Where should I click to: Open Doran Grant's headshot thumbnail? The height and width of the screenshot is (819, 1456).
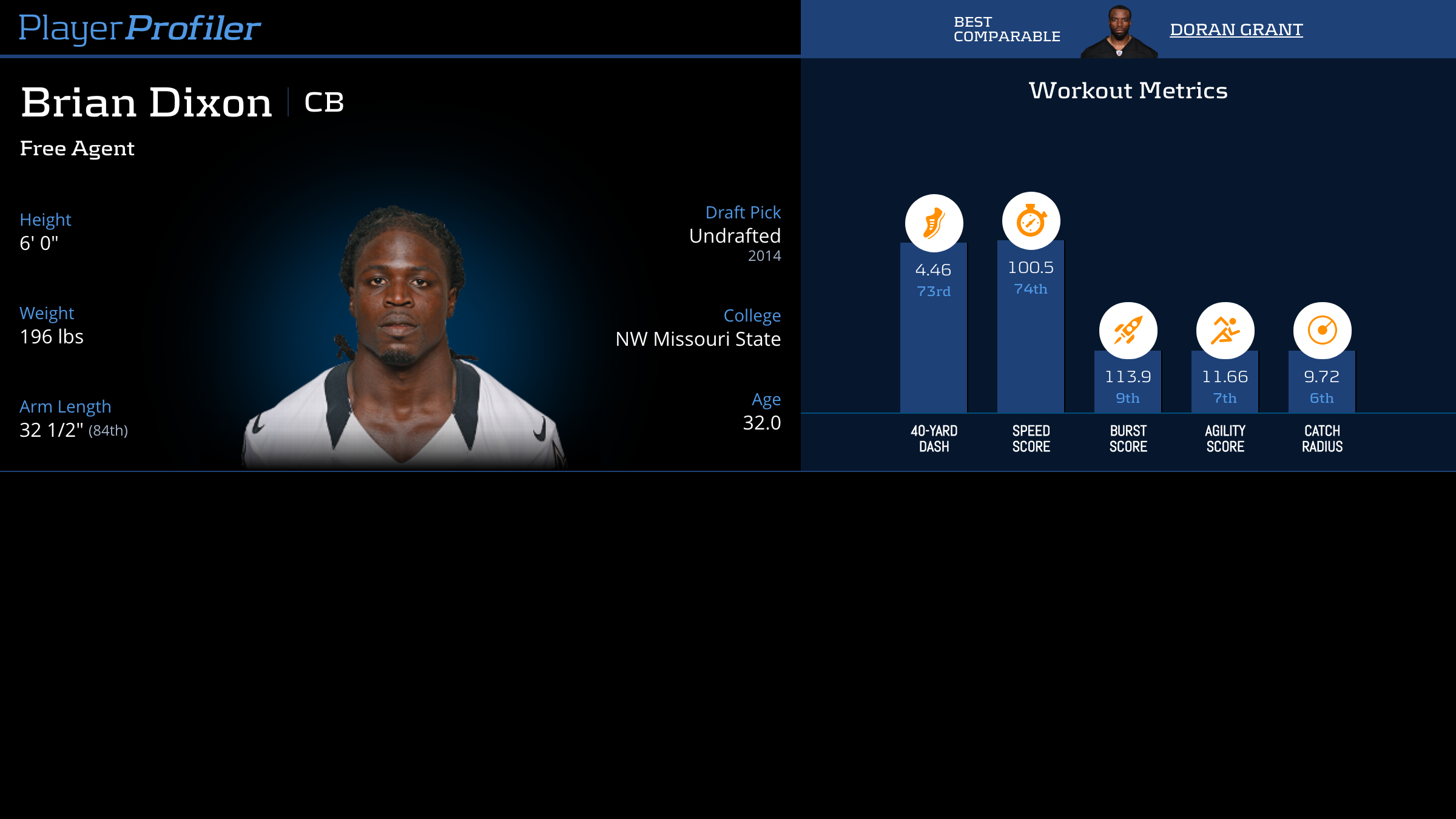[x=1119, y=32]
